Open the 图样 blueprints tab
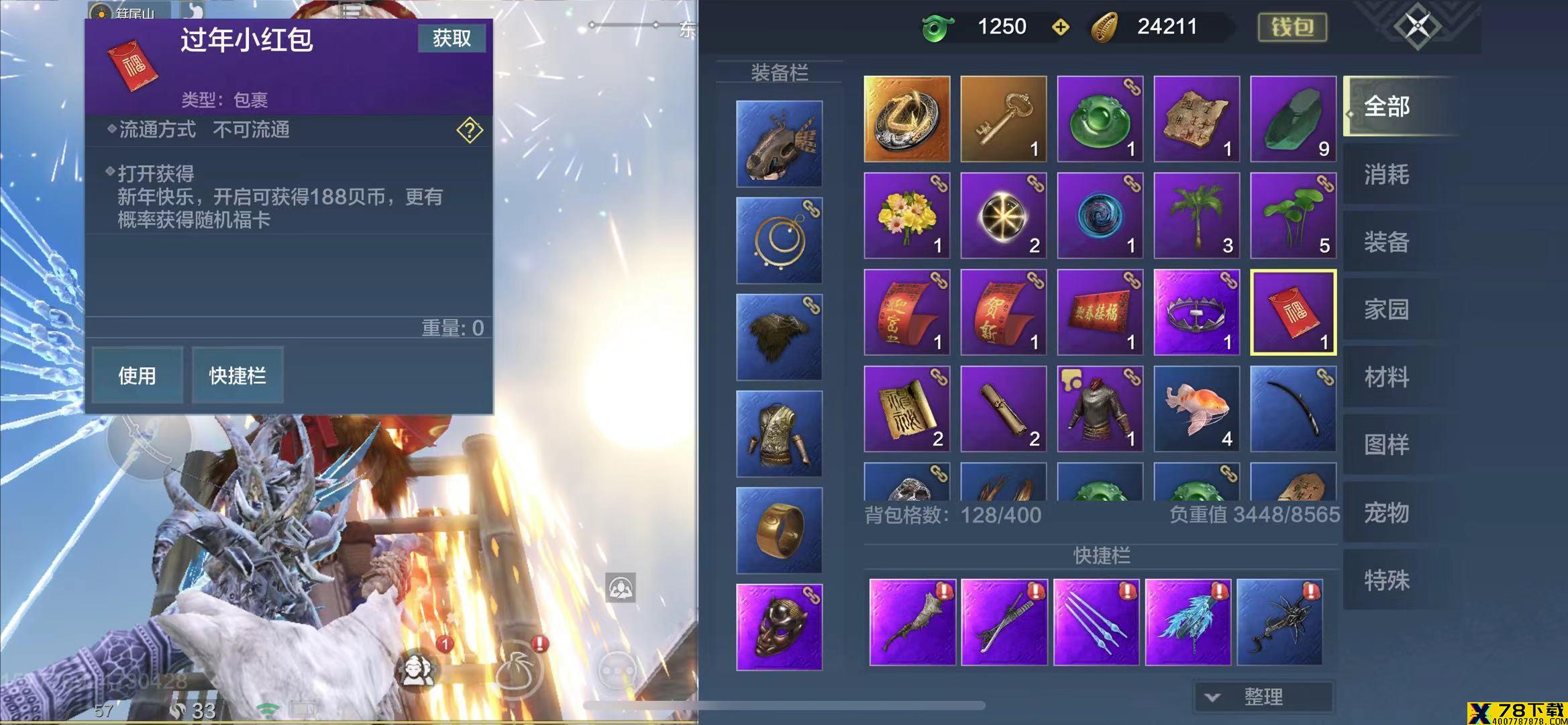This screenshot has height=725, width=1568. 1386,444
